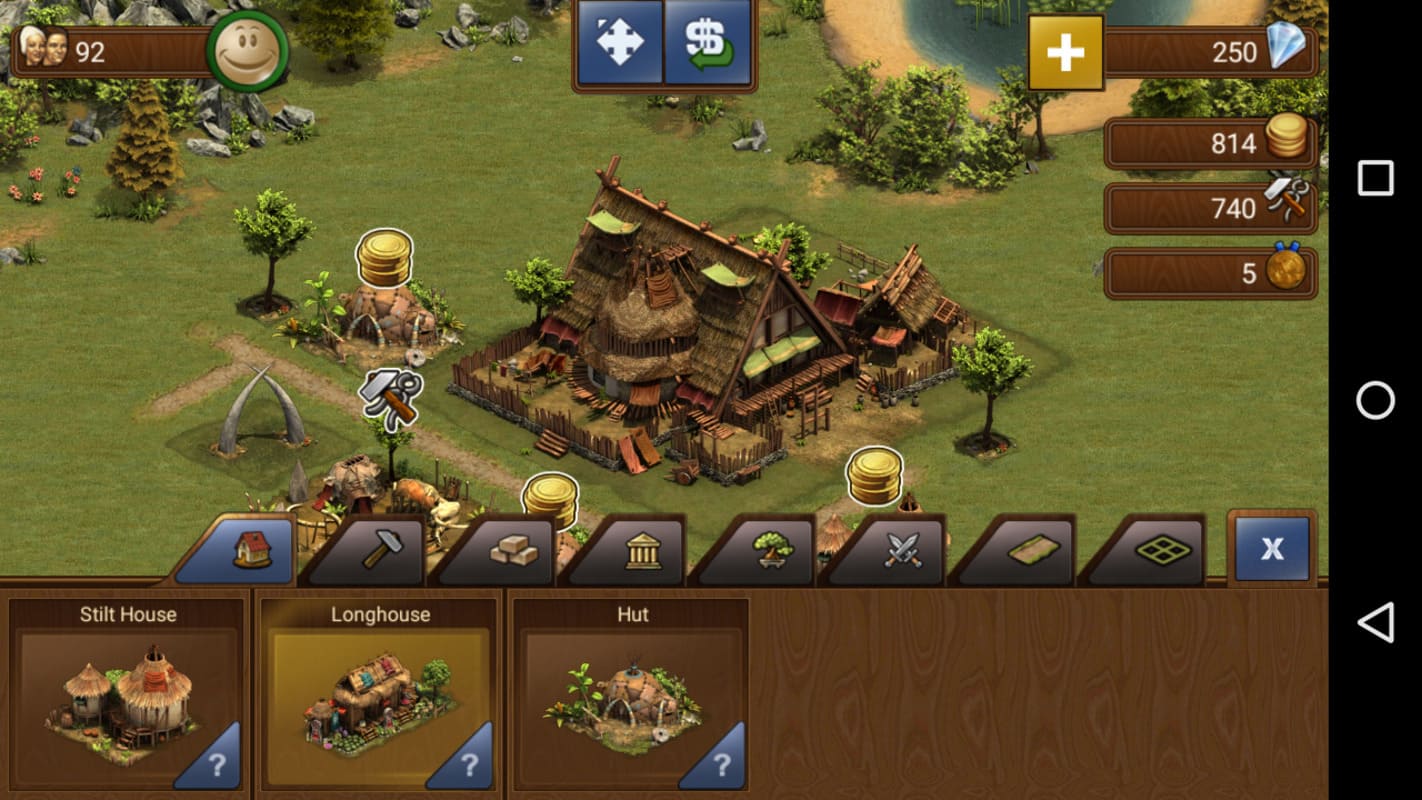Open the decorations tree tab

click(771, 550)
